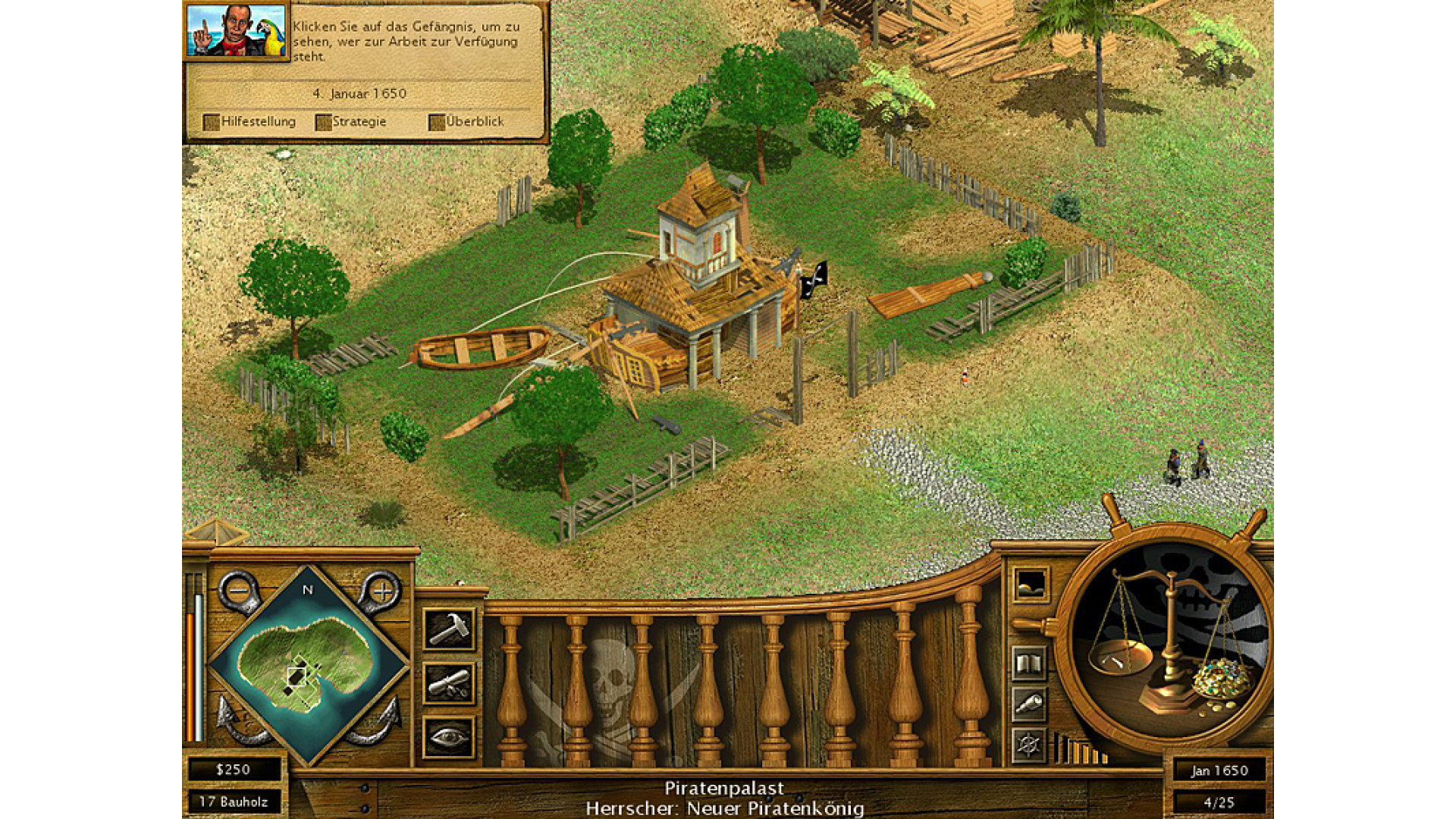1456x819 pixels.
Task: Zoom in with the plus ring button
Action: coord(383,590)
